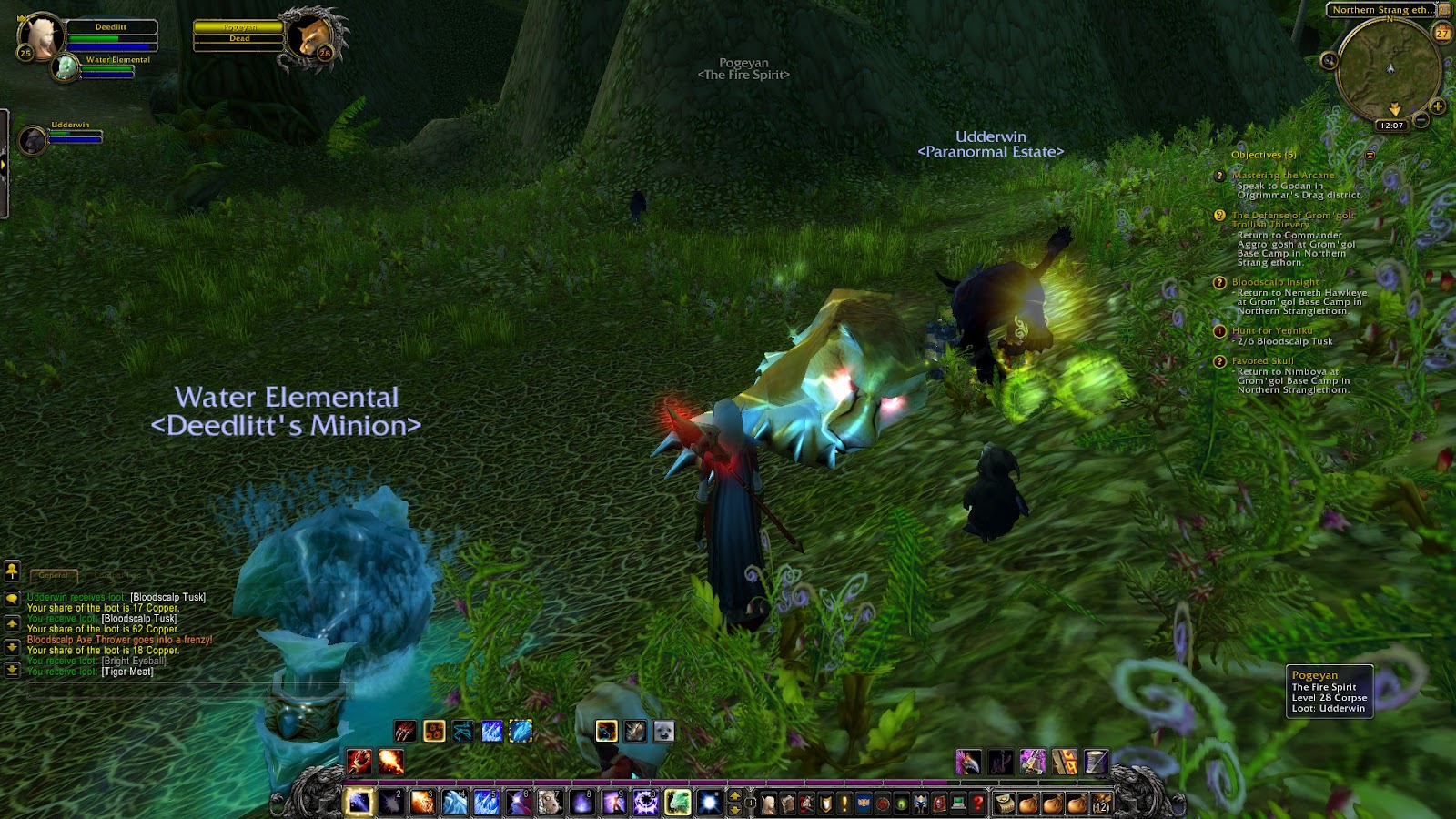
Task: Open the chat bubble chat menu
Action: pyautogui.click(x=12, y=599)
